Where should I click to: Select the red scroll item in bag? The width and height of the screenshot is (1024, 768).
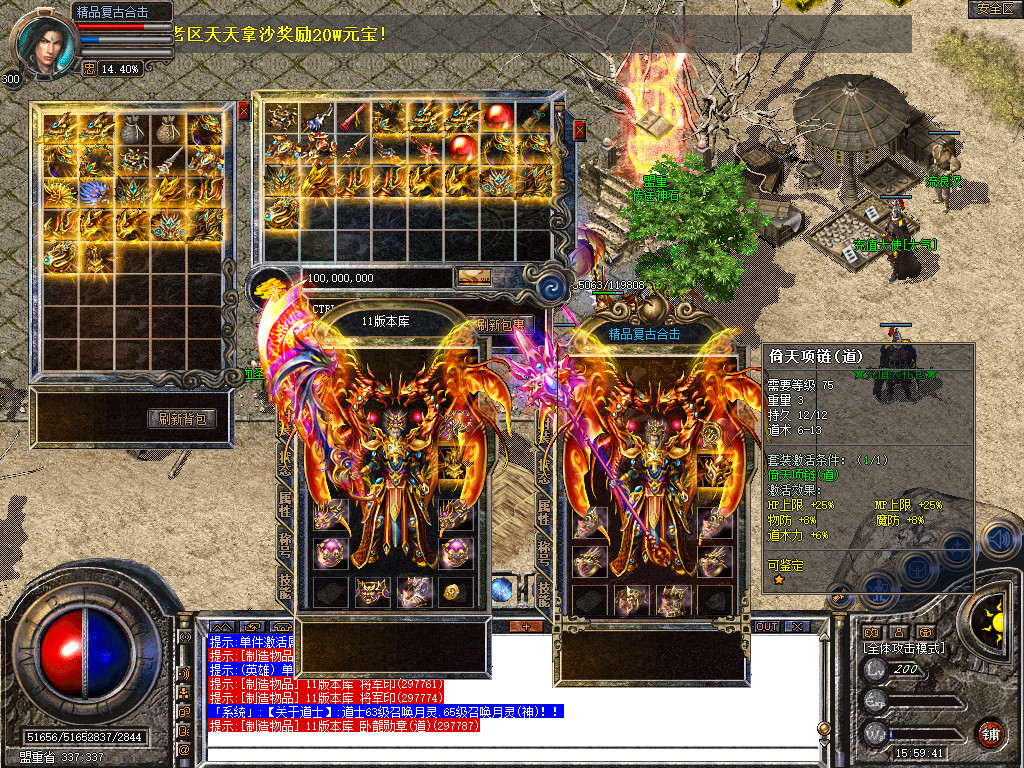click(x=353, y=116)
